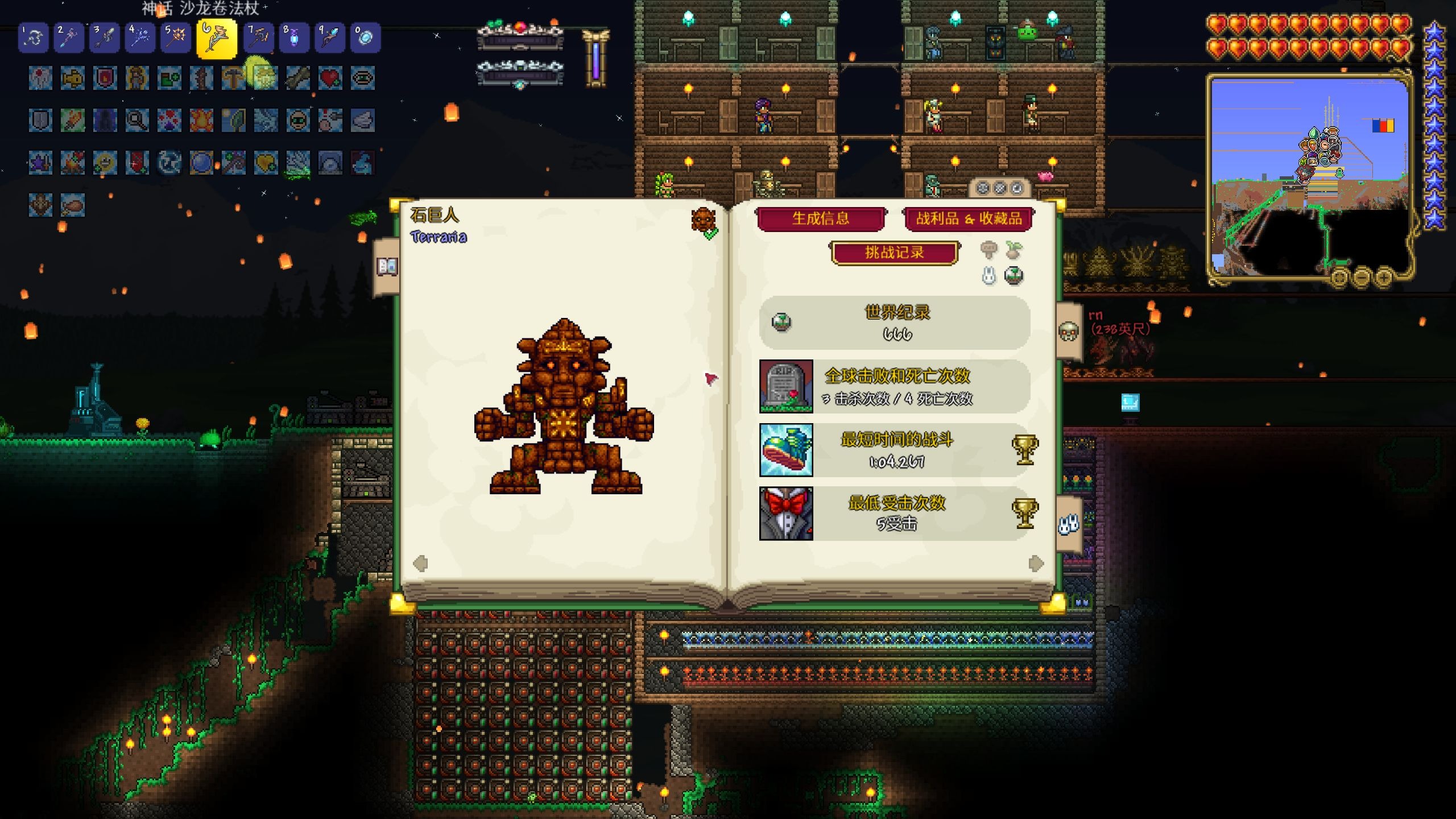
Task: Zoom out the minimap with minus button
Action: point(1362,278)
